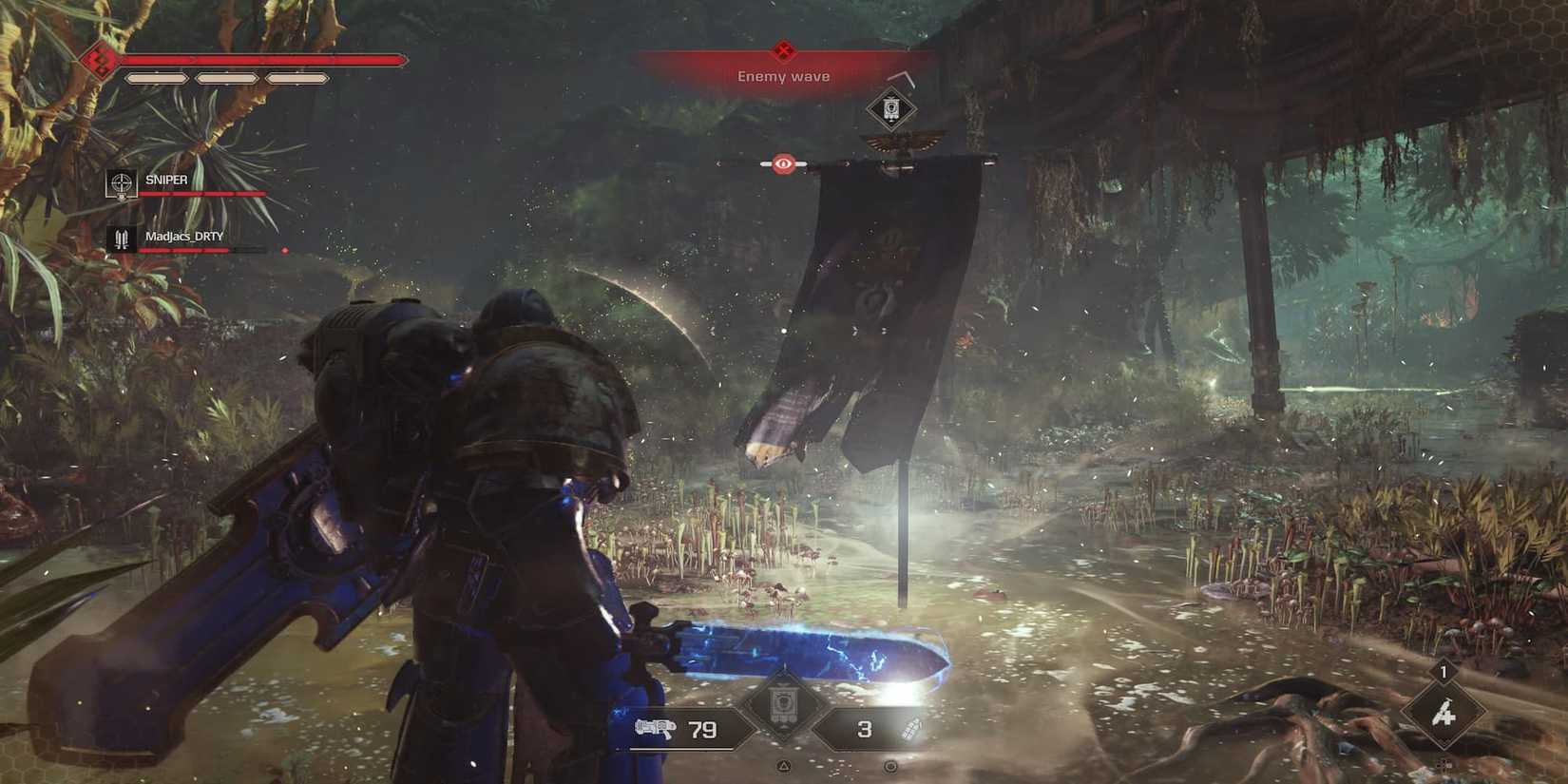The width and height of the screenshot is (1568, 784).
Task: Toggle the red enemy detection eye indicator
Action: tap(783, 162)
